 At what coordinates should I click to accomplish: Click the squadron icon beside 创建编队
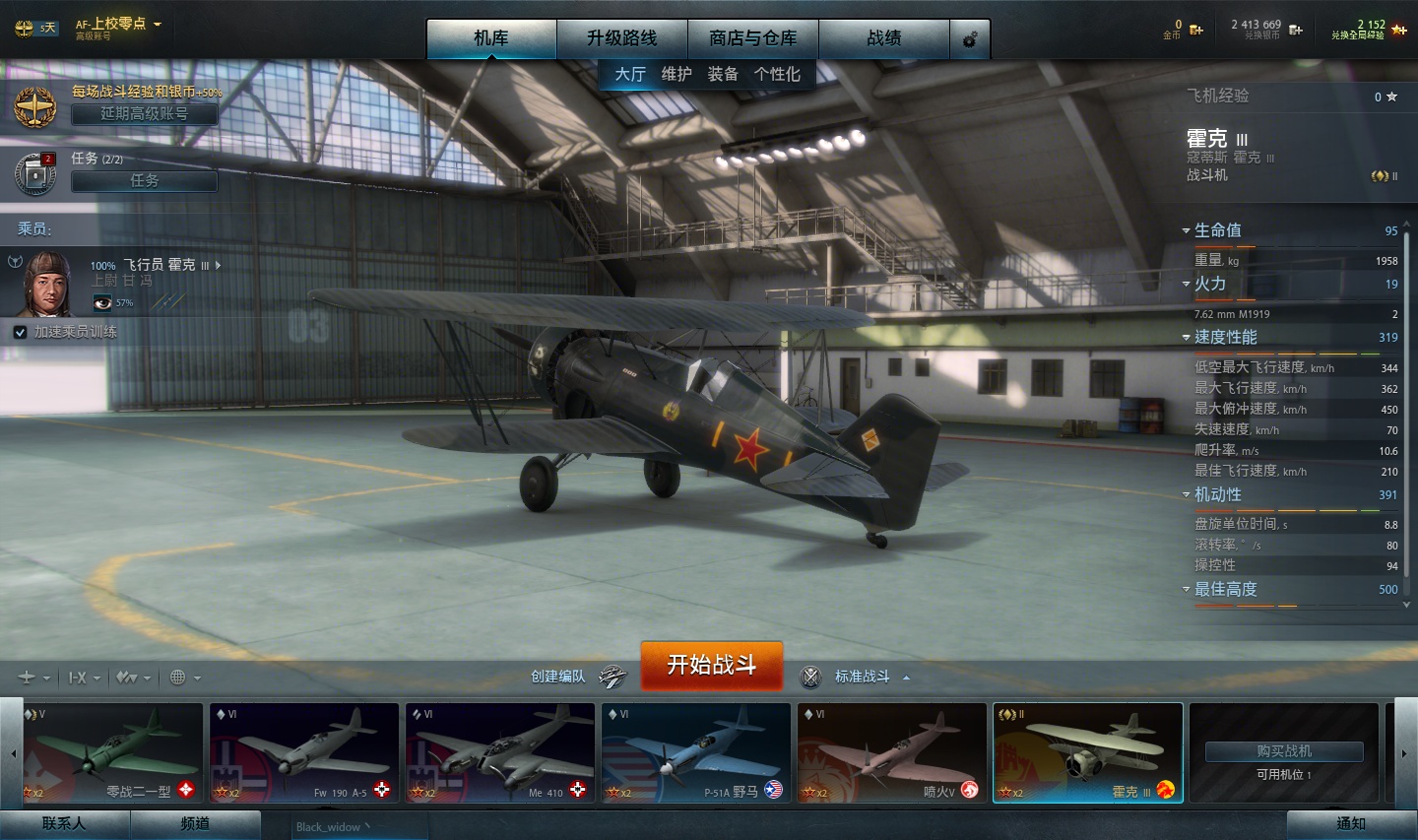[x=612, y=677]
